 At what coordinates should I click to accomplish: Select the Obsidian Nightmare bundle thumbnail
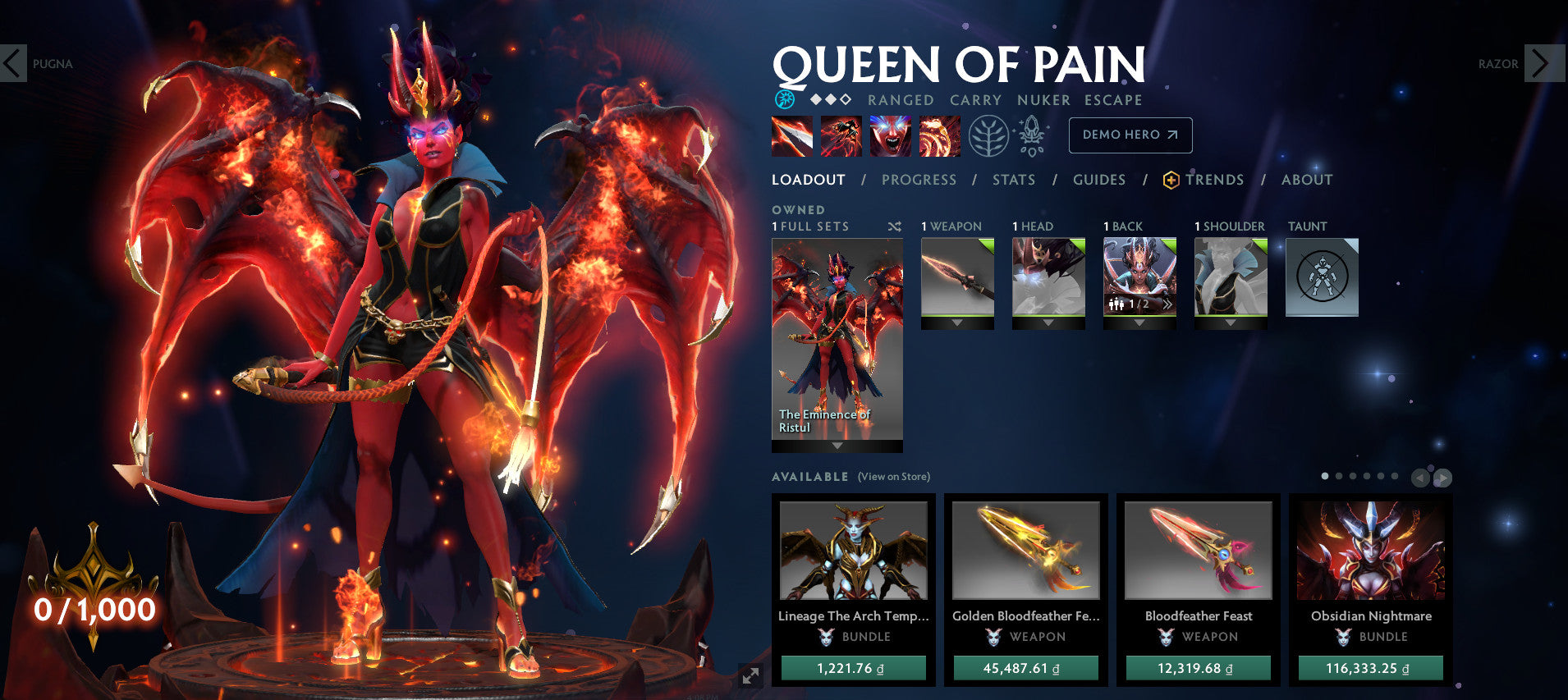1369,551
